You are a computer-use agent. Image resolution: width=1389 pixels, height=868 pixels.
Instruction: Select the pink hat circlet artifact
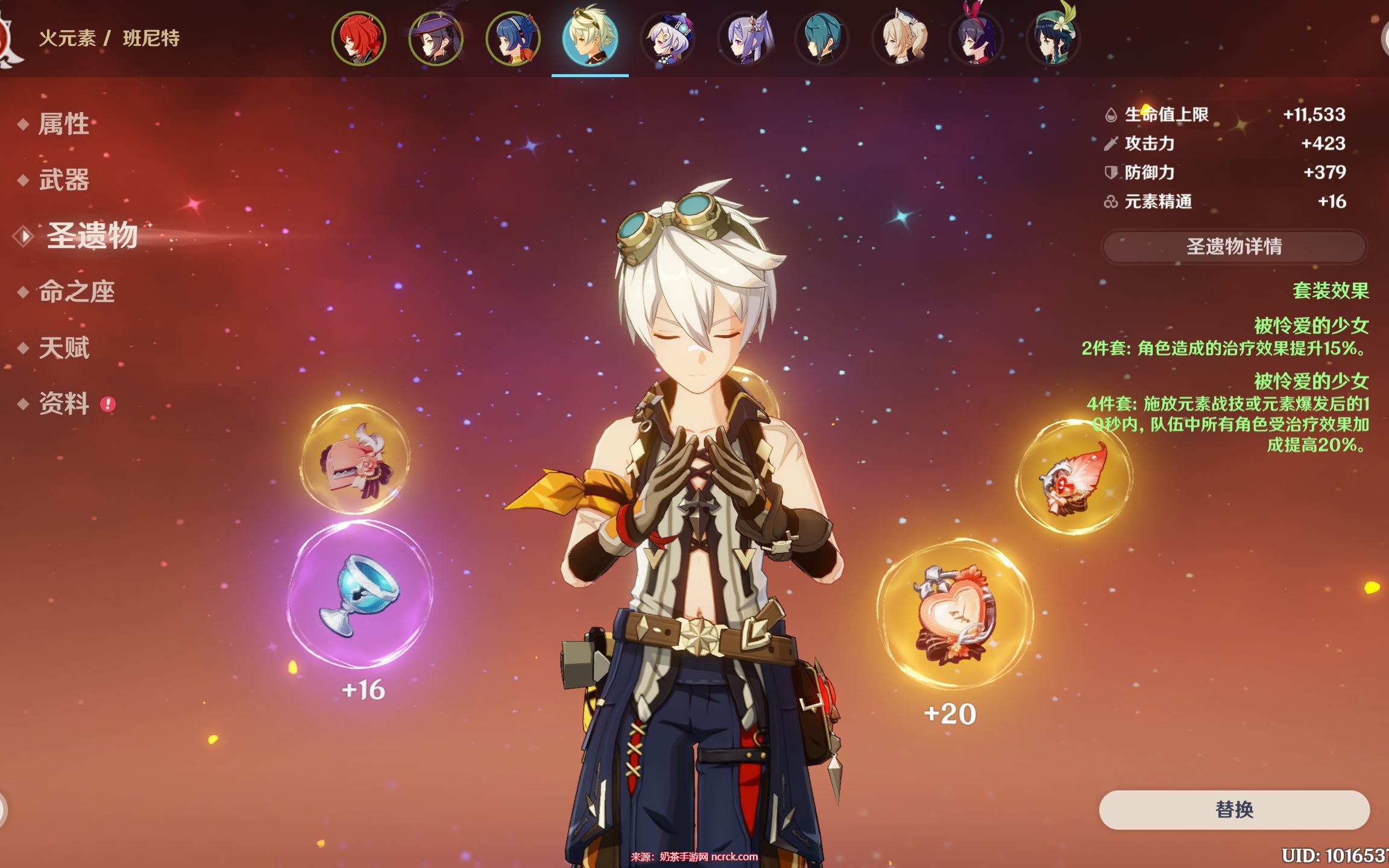pyautogui.click(x=356, y=459)
